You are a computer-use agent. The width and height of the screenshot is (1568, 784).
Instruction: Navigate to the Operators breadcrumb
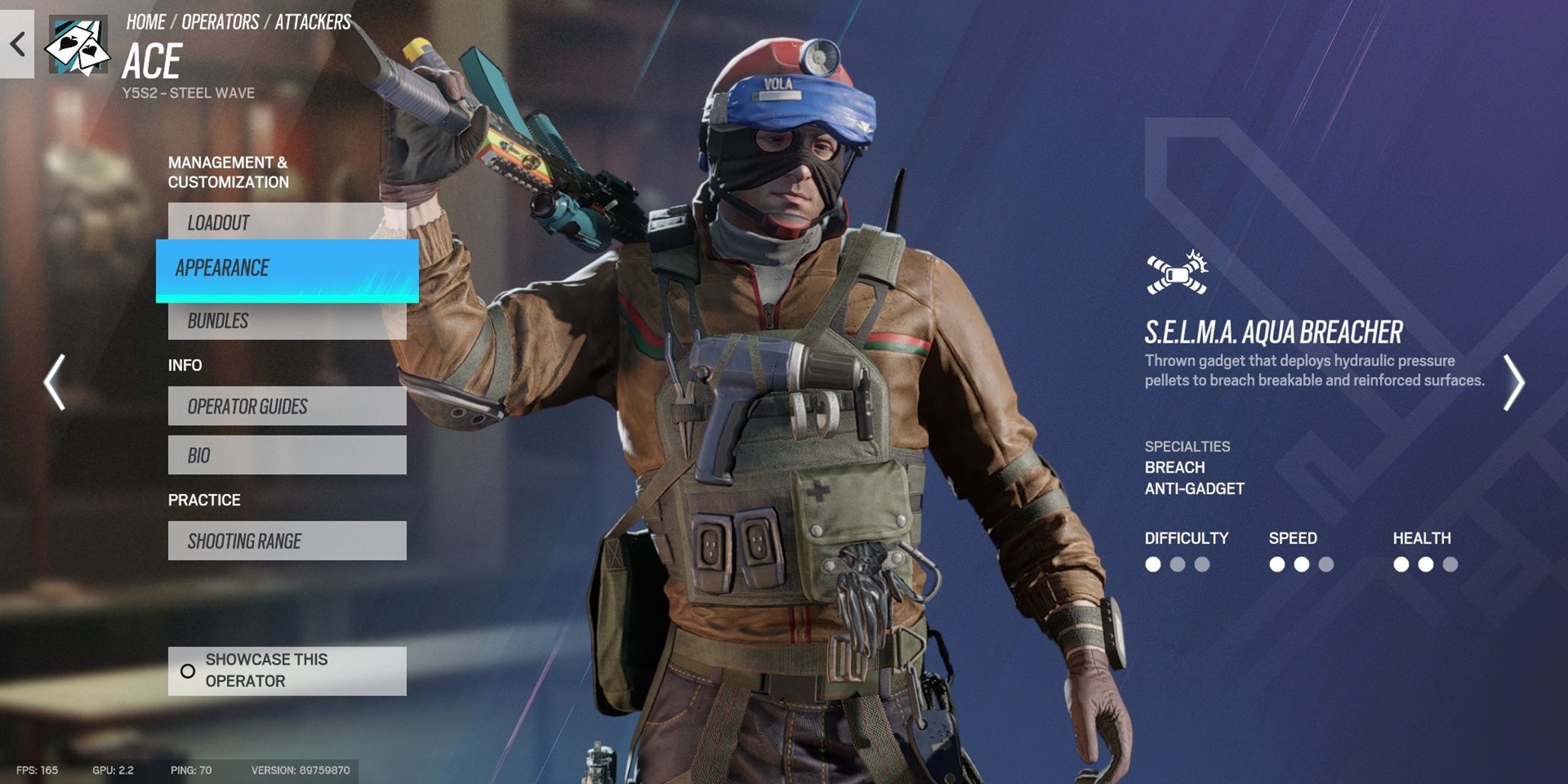click(x=220, y=22)
